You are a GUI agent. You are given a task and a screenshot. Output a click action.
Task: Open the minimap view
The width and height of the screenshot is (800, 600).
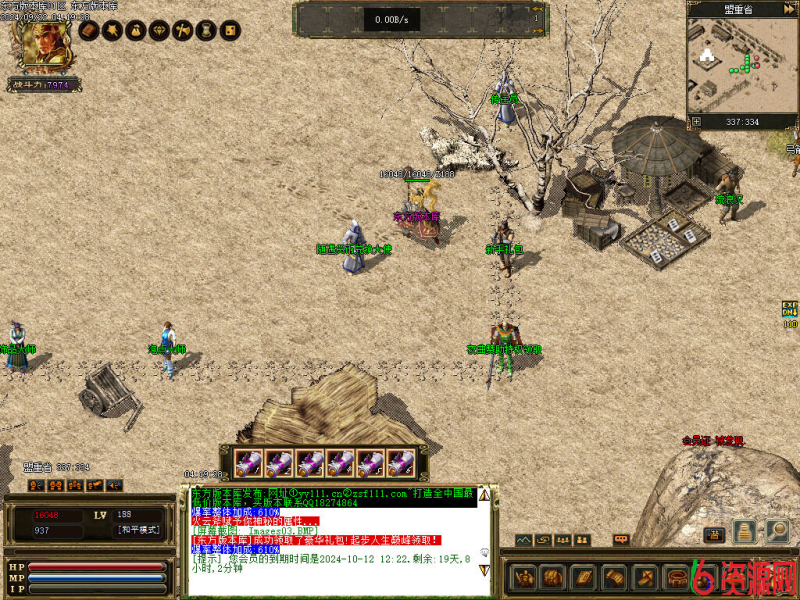click(742, 62)
